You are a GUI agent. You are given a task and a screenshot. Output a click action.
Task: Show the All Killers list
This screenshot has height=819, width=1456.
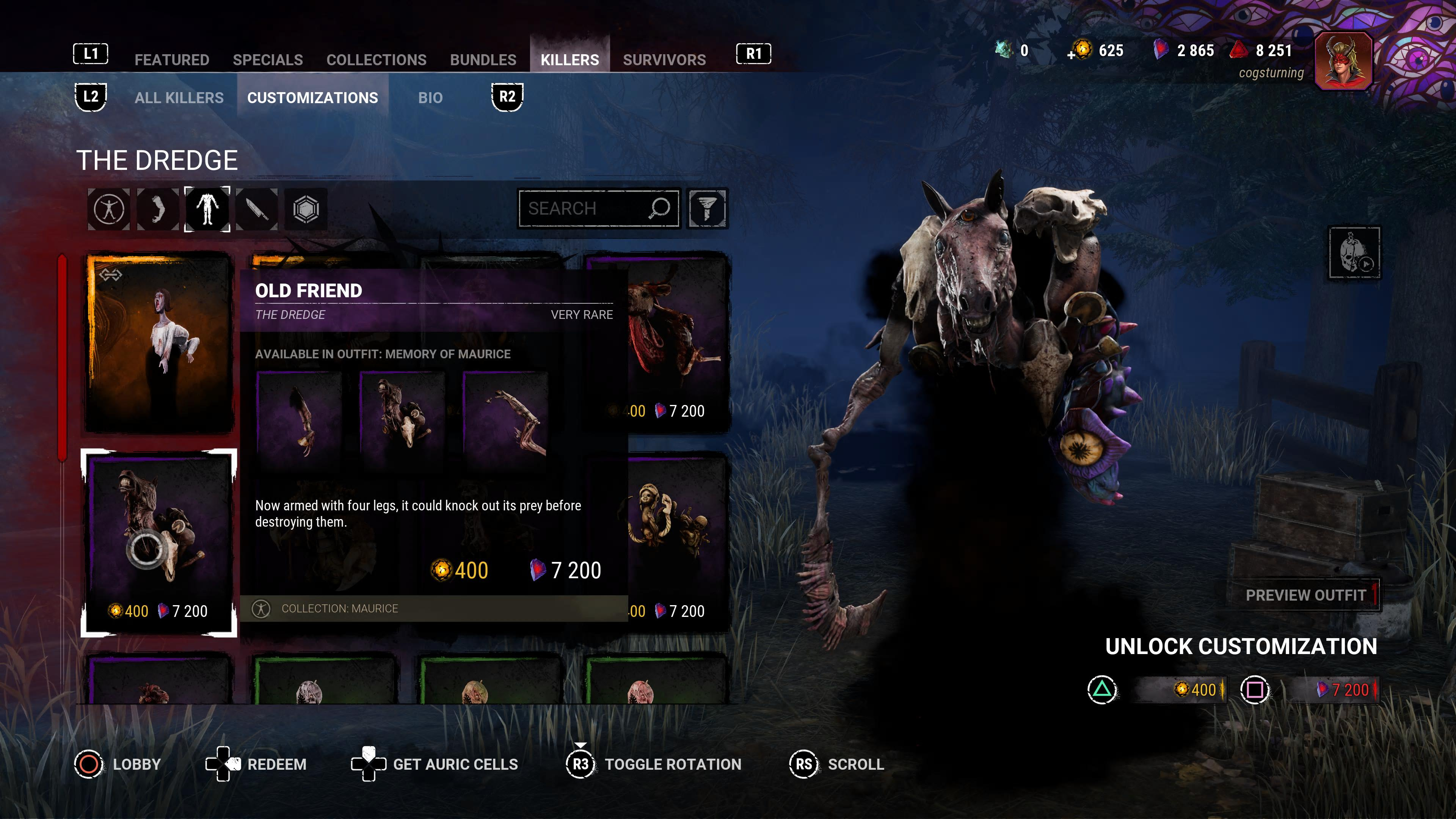coord(179,98)
